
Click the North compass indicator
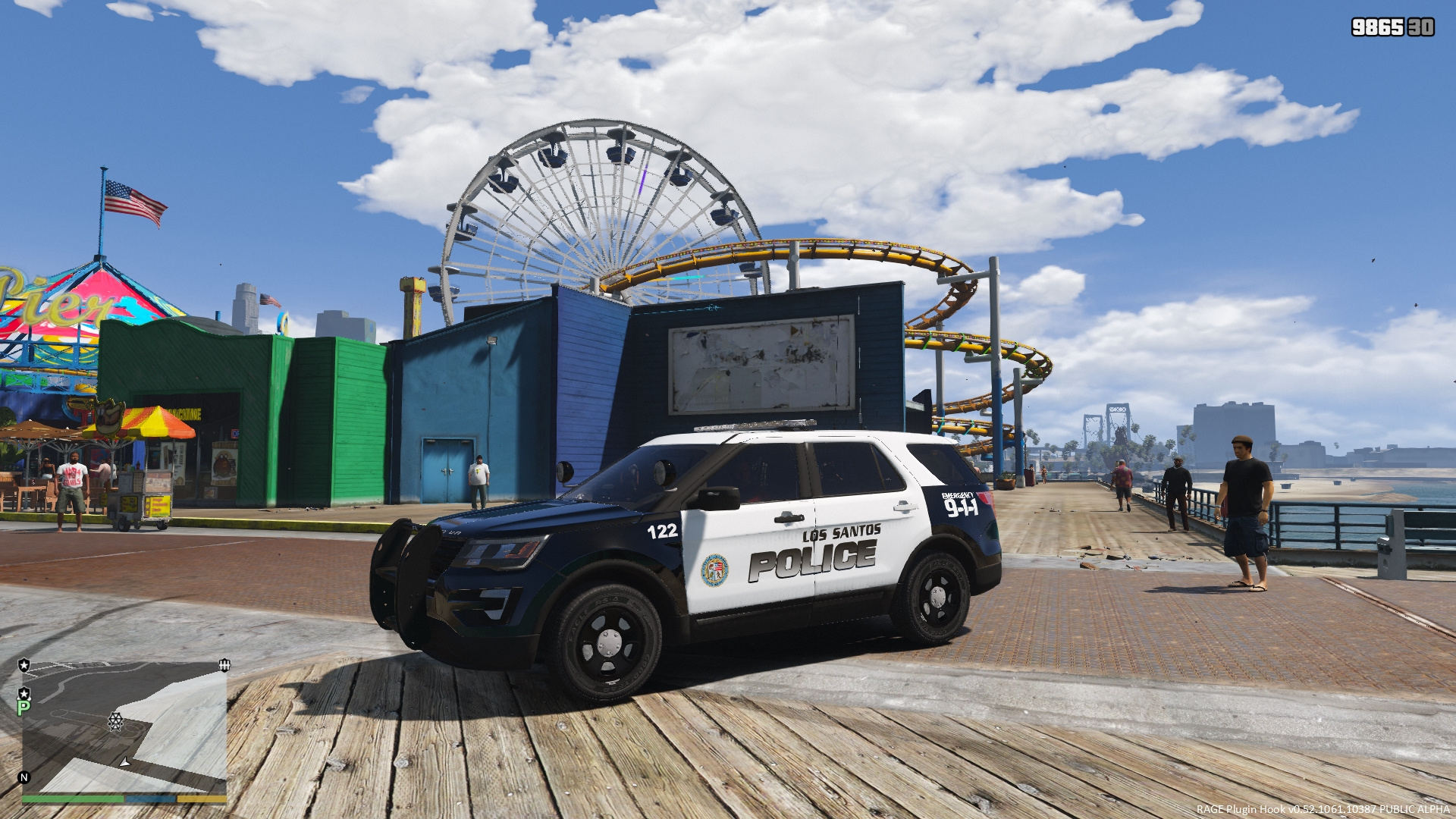[x=24, y=777]
